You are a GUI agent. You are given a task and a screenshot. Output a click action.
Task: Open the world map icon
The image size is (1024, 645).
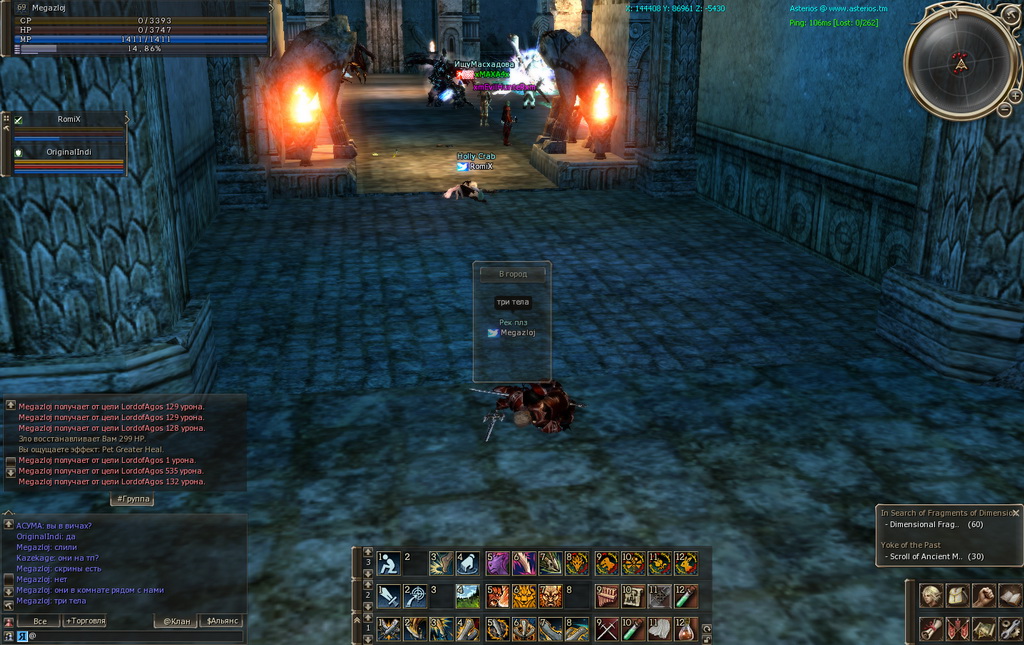pyautogui.click(x=983, y=629)
